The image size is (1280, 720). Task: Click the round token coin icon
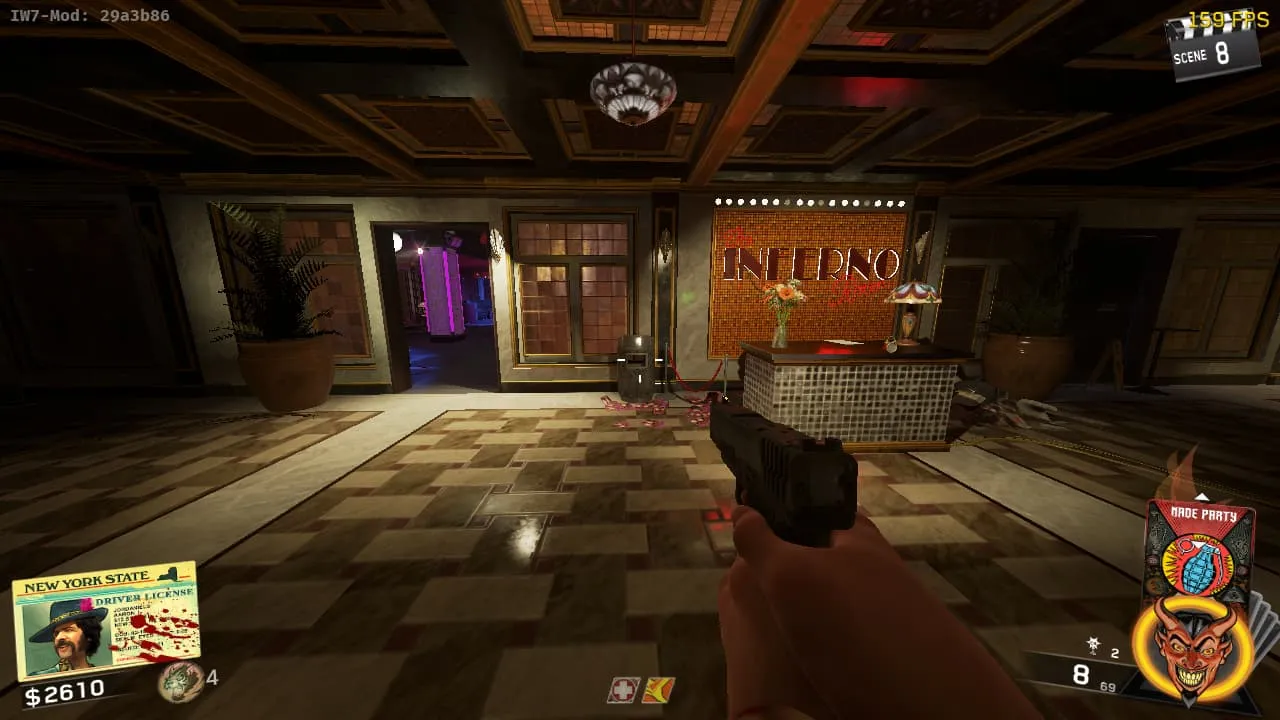point(180,681)
